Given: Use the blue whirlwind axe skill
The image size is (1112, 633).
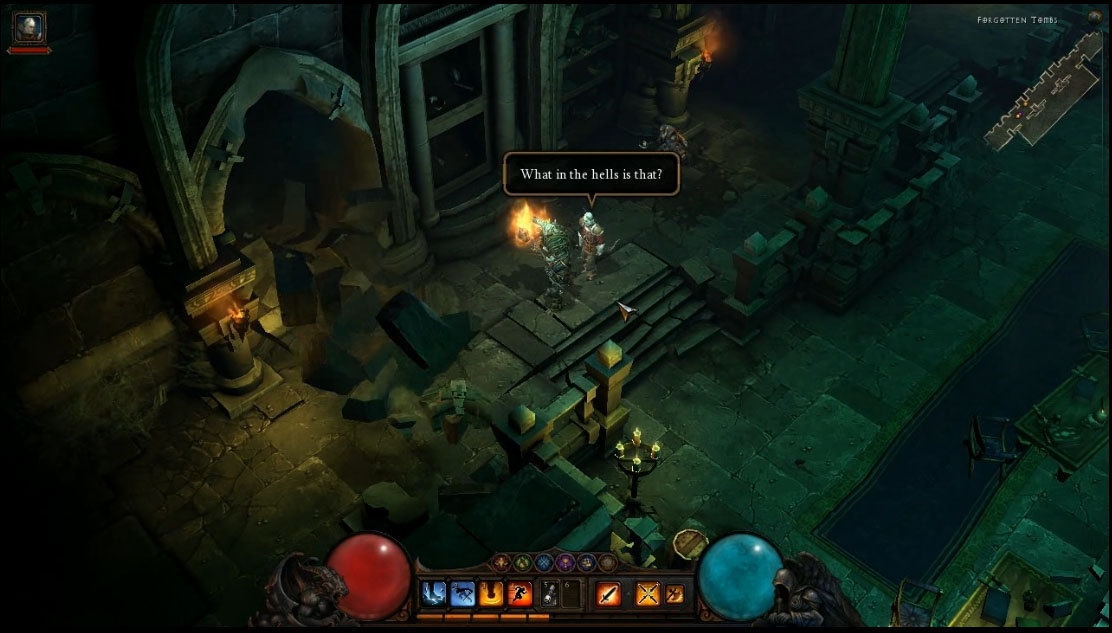Looking at the screenshot, I should click(462, 594).
